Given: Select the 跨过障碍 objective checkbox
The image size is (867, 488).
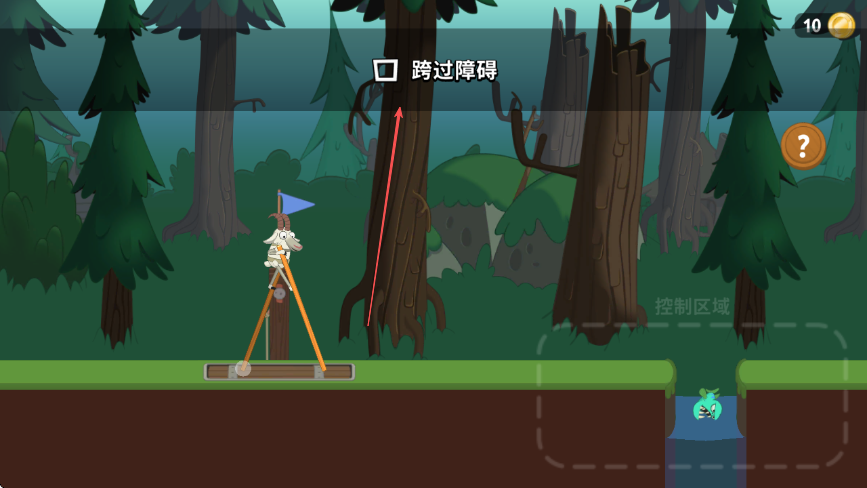Looking at the screenshot, I should (385, 70).
